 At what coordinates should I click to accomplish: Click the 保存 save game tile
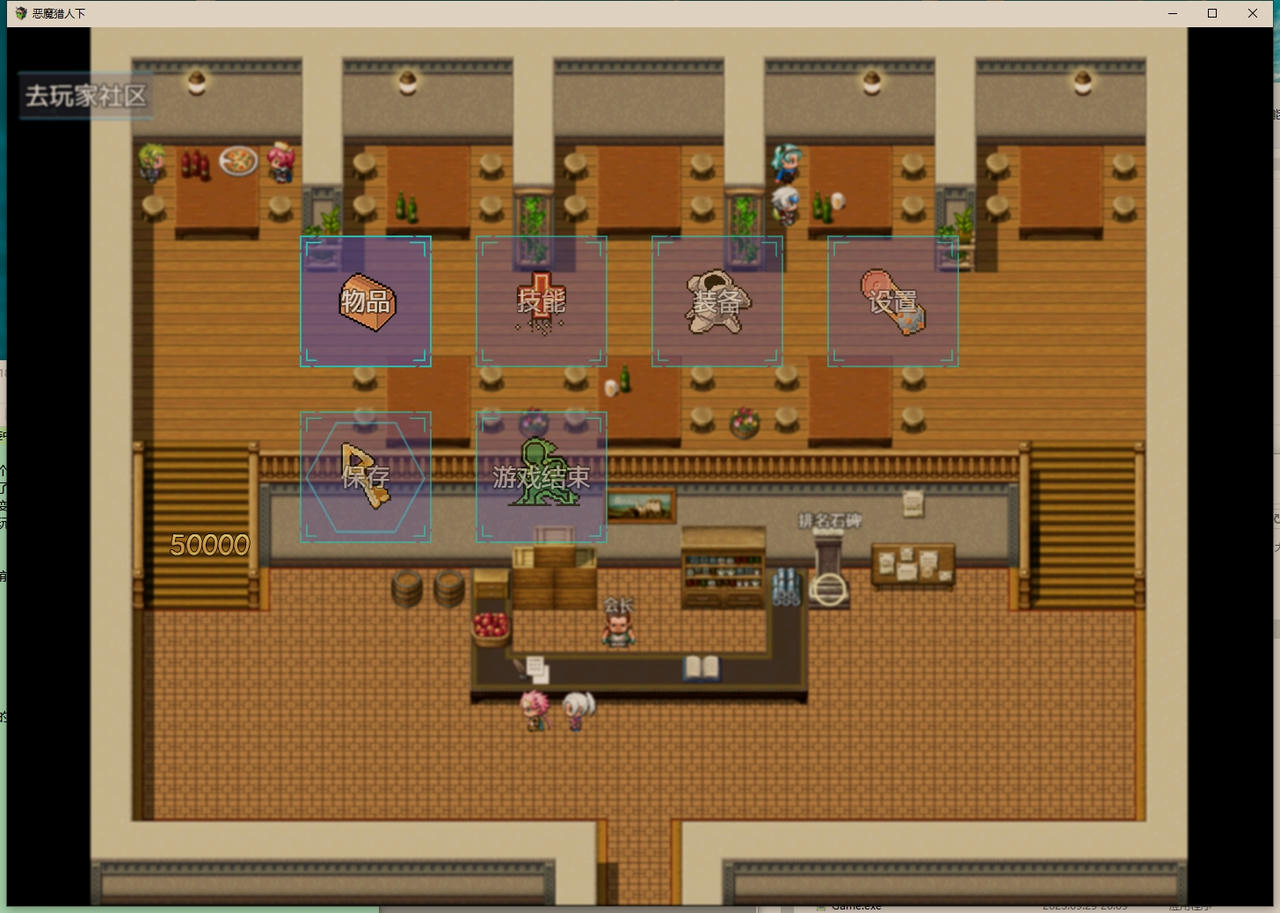[366, 477]
